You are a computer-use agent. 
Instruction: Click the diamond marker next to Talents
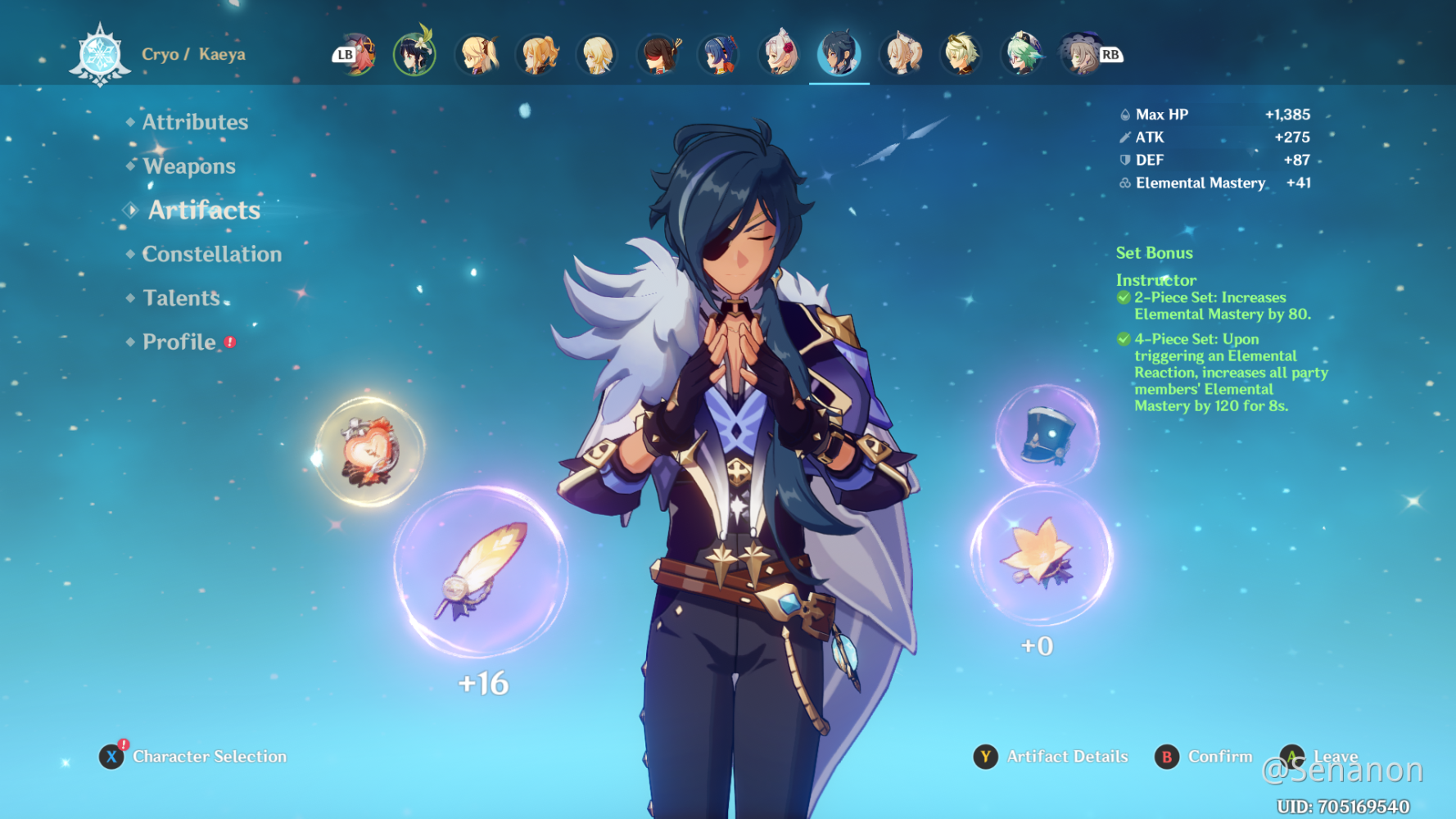129,298
